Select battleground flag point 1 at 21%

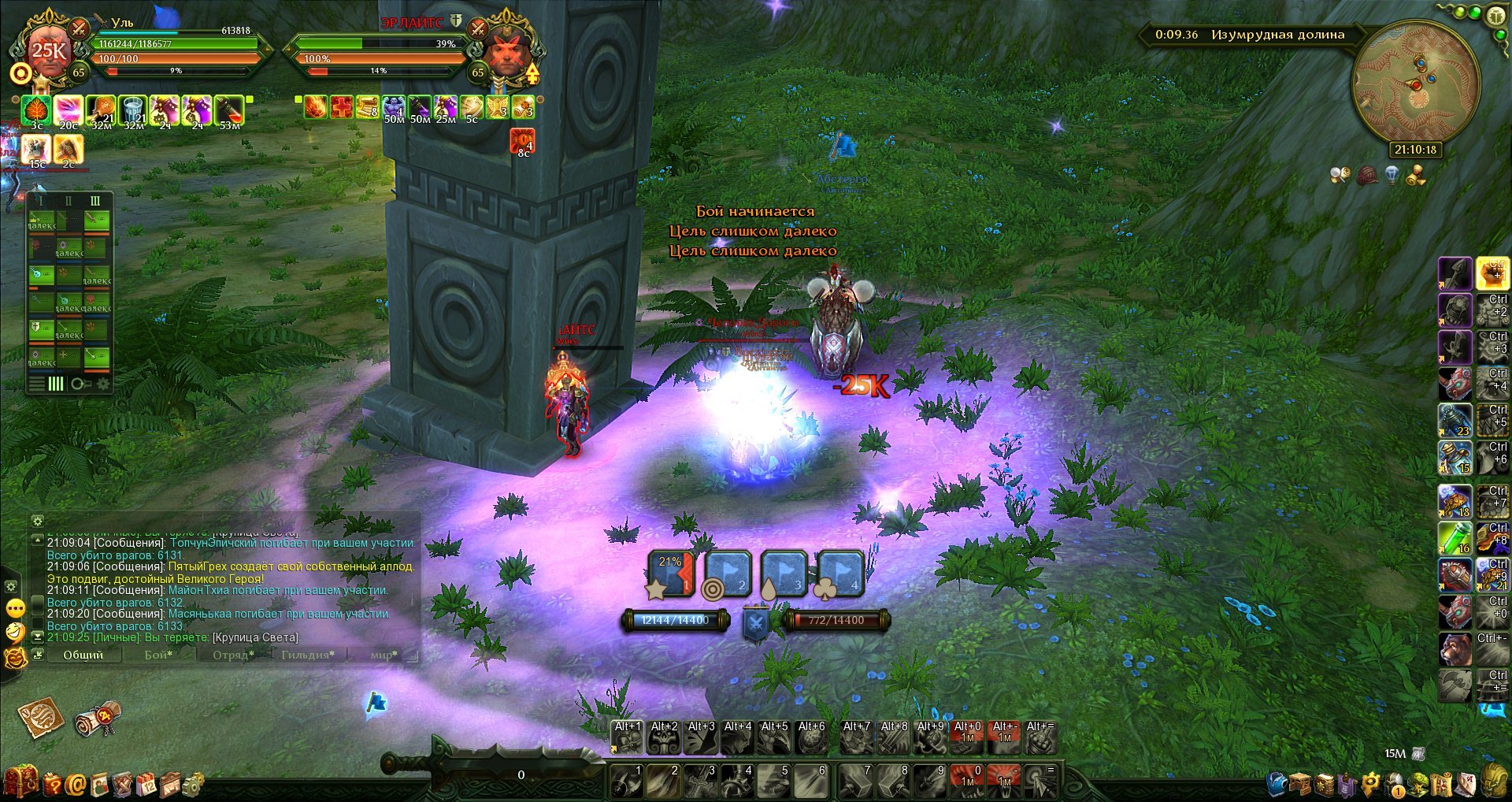[671, 574]
